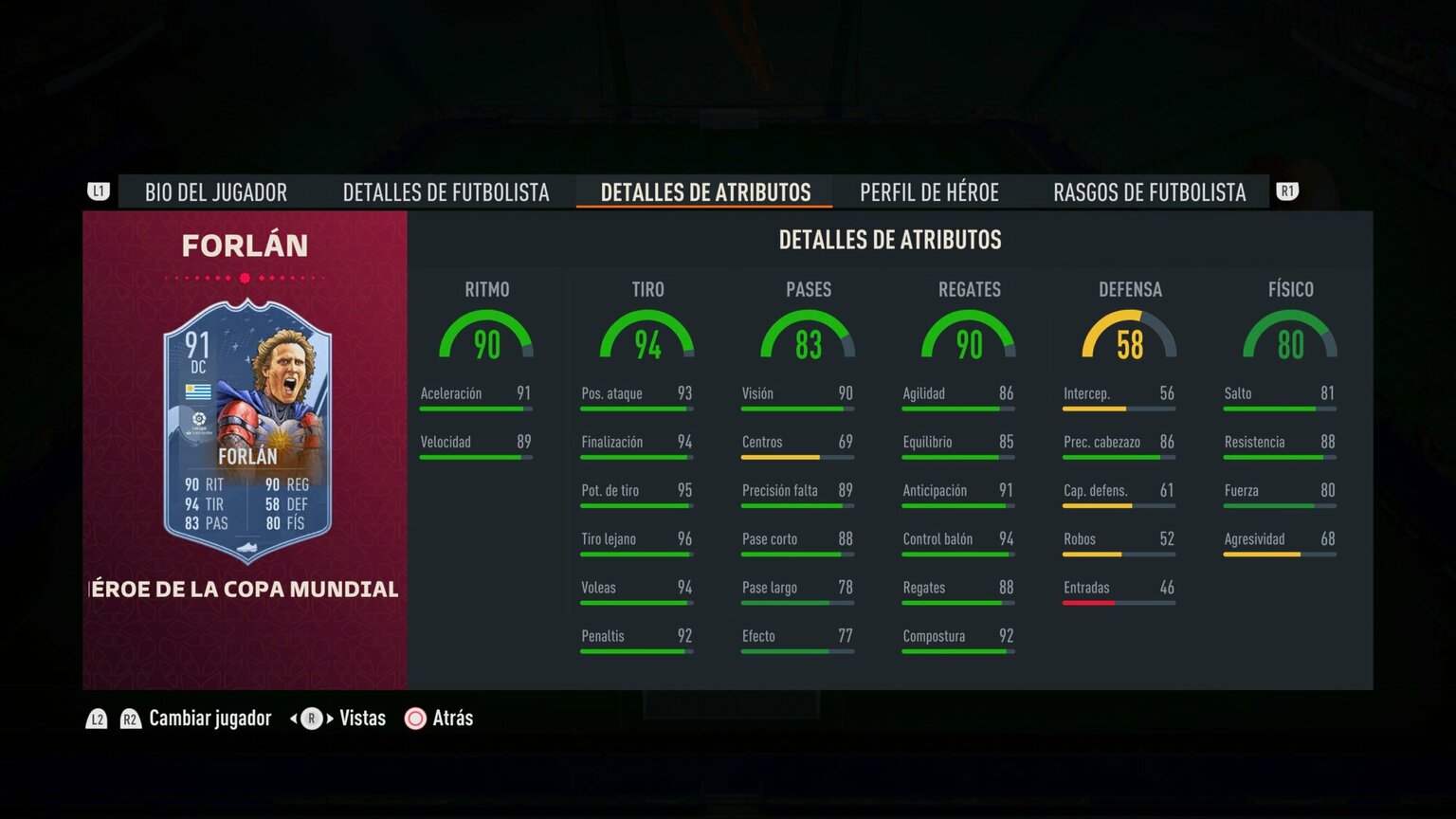Switch to the DETALLES DE FUTBOLISTA tab
Screen dimensions: 1456x819
pos(446,191)
